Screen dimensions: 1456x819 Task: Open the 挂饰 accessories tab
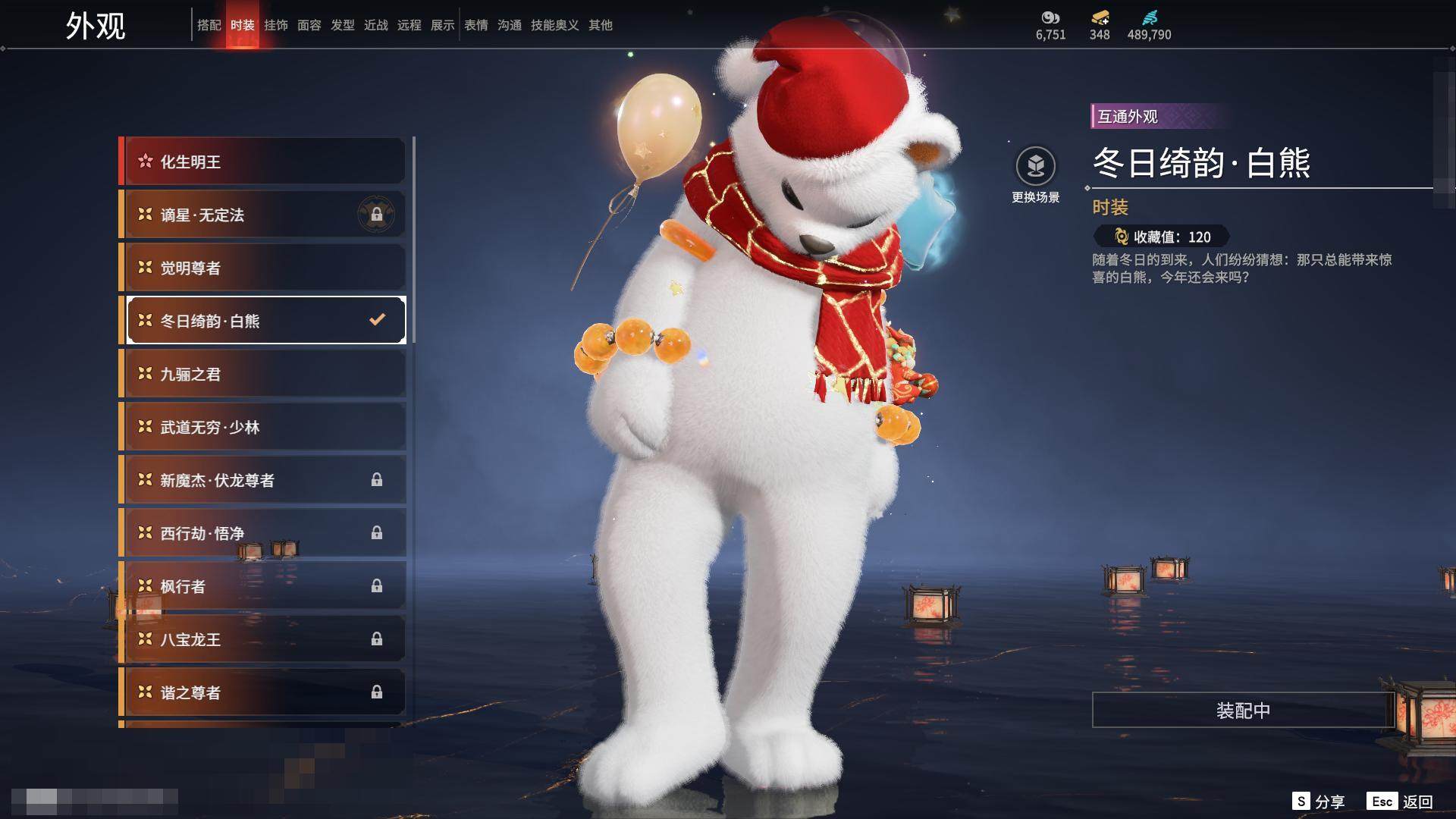tap(275, 25)
